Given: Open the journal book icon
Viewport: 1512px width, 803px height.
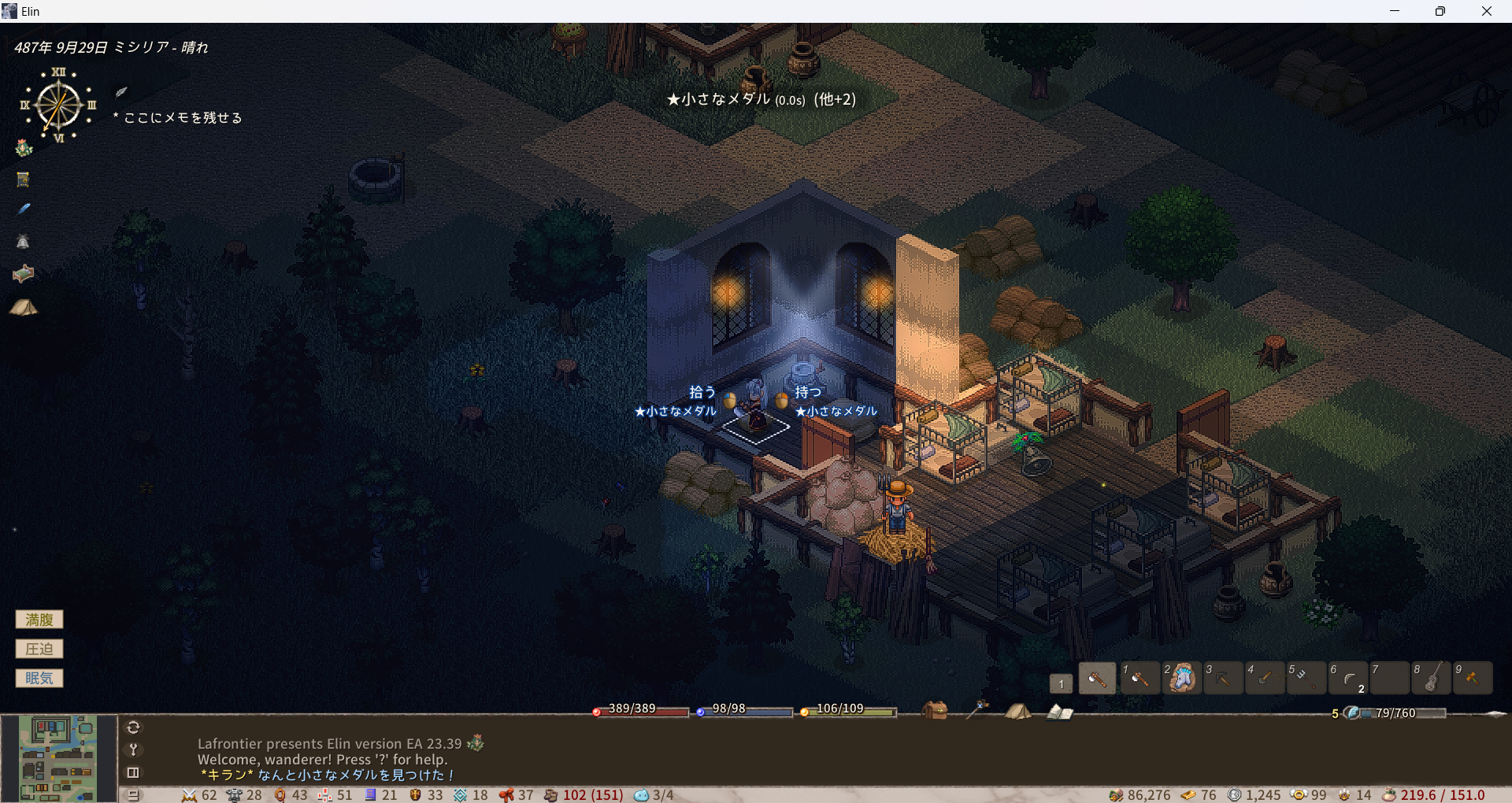Looking at the screenshot, I should pyautogui.click(x=1060, y=712).
